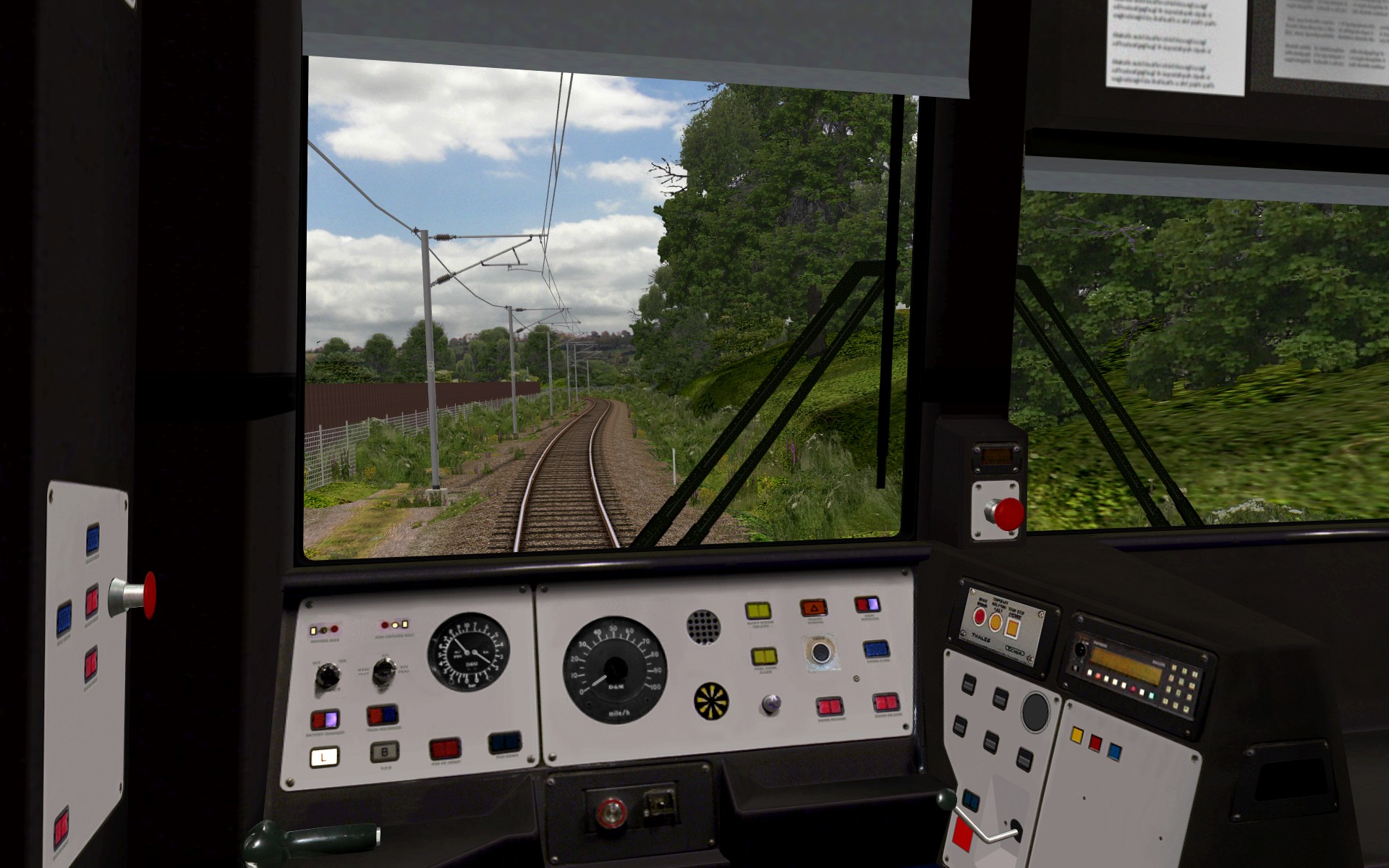Image resolution: width=1389 pixels, height=868 pixels.
Task: Hit the red mushroom button beside windscreen
Action: (x=1006, y=514)
